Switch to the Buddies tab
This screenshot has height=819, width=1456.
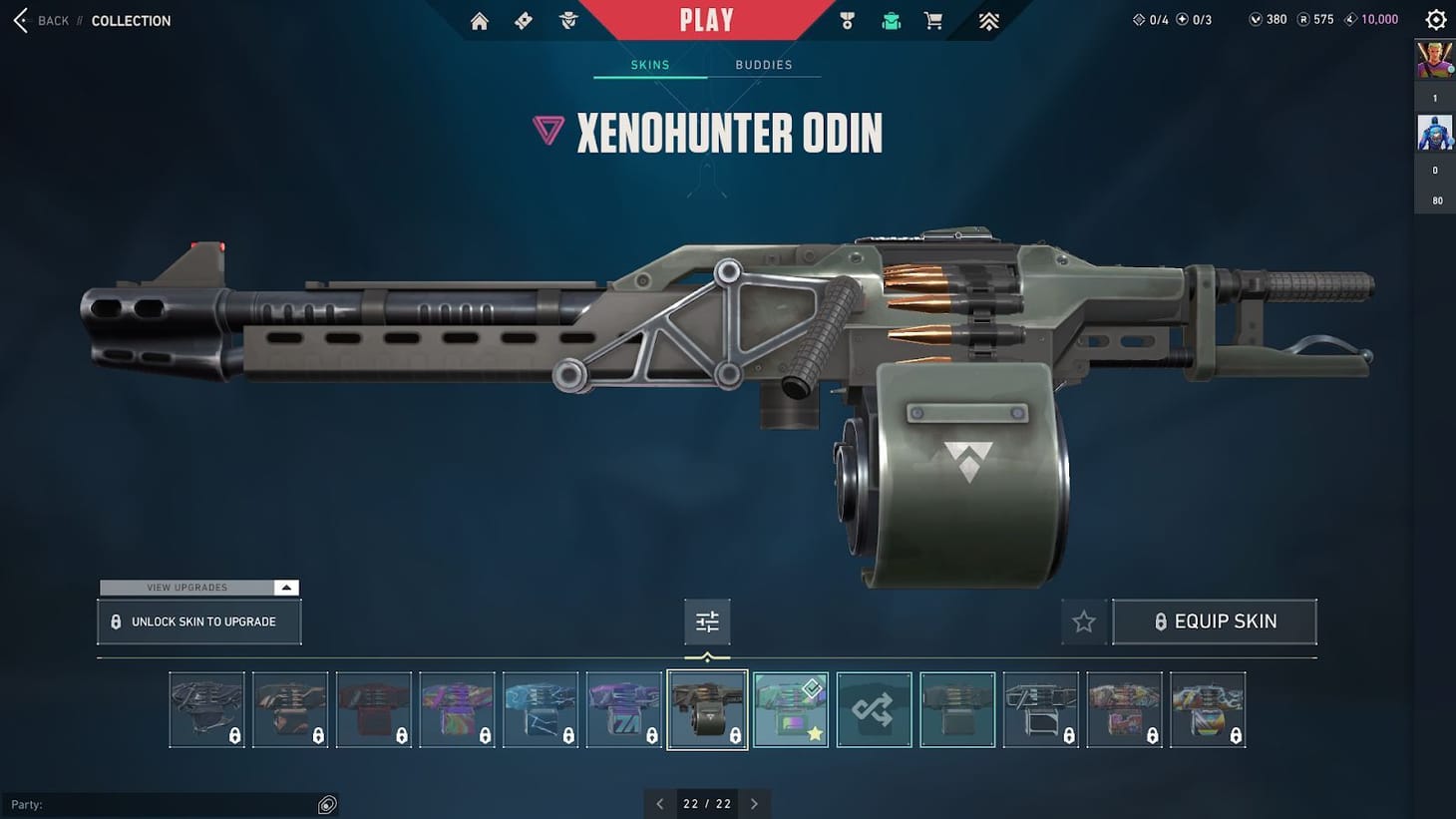[764, 64]
